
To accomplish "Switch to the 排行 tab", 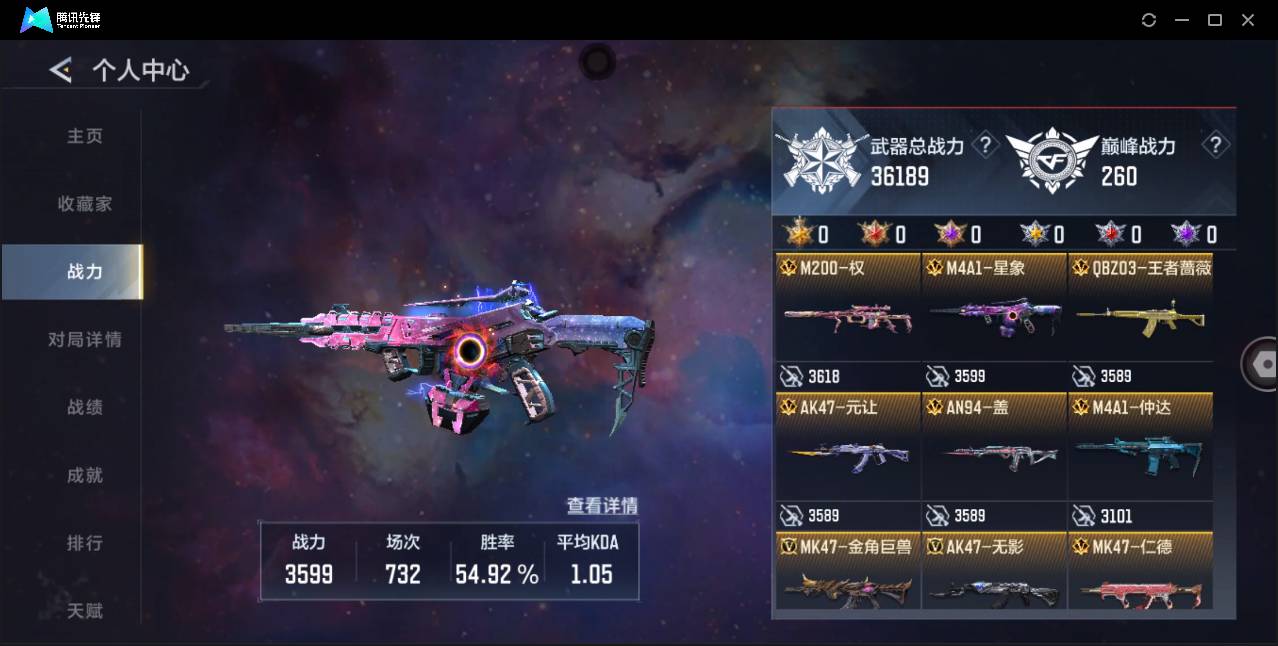I will pos(85,544).
